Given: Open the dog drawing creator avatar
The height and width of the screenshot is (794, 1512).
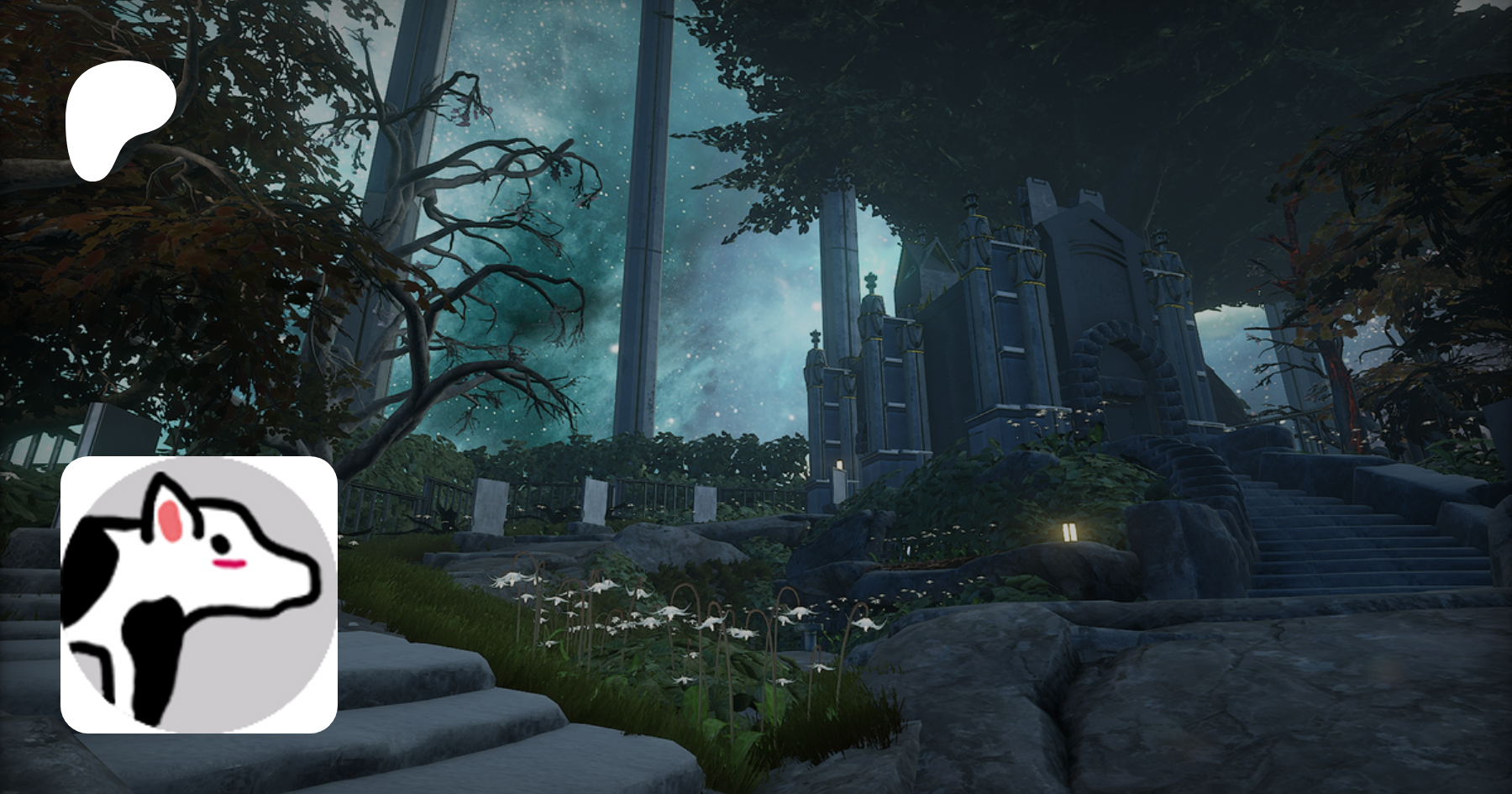Looking at the screenshot, I should pyautogui.click(x=199, y=594).
